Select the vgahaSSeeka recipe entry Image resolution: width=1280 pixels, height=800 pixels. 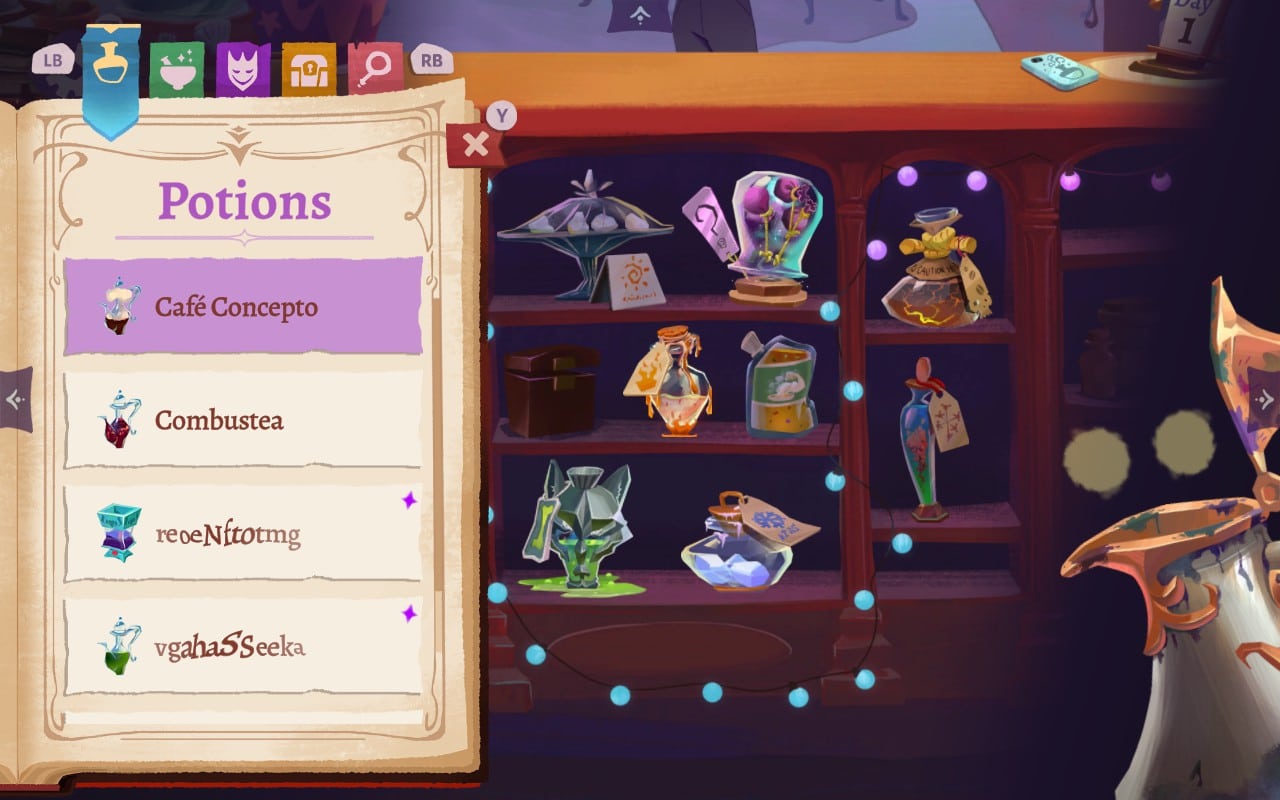pos(240,648)
